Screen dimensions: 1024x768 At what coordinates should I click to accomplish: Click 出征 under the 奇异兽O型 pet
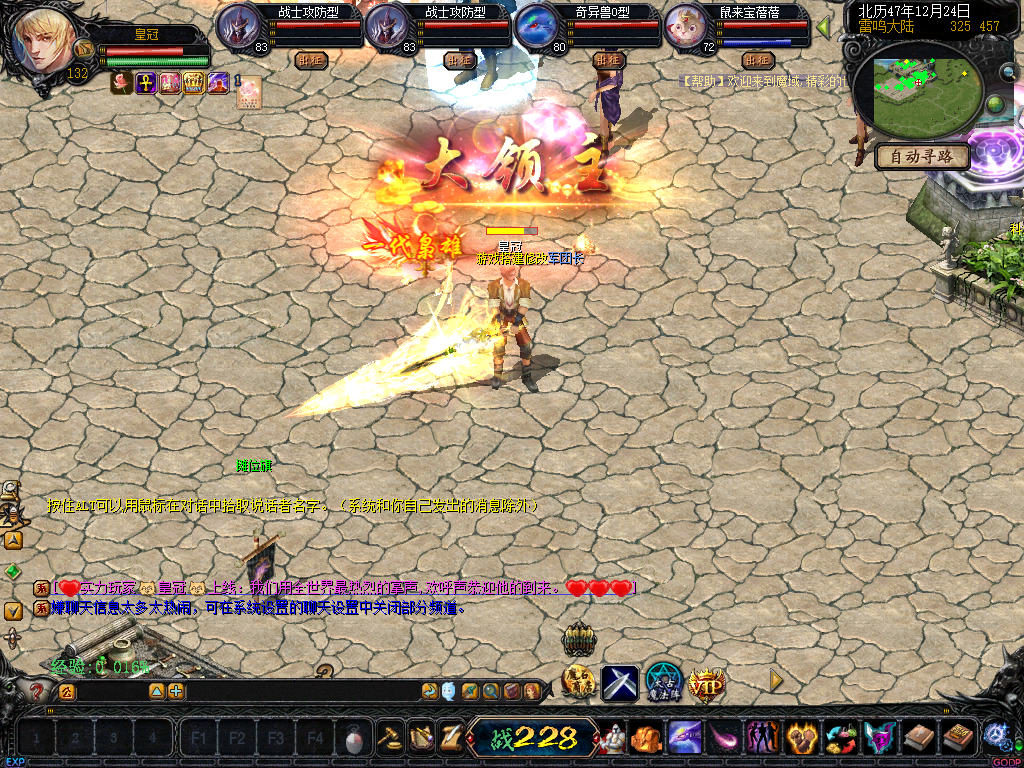(607, 60)
